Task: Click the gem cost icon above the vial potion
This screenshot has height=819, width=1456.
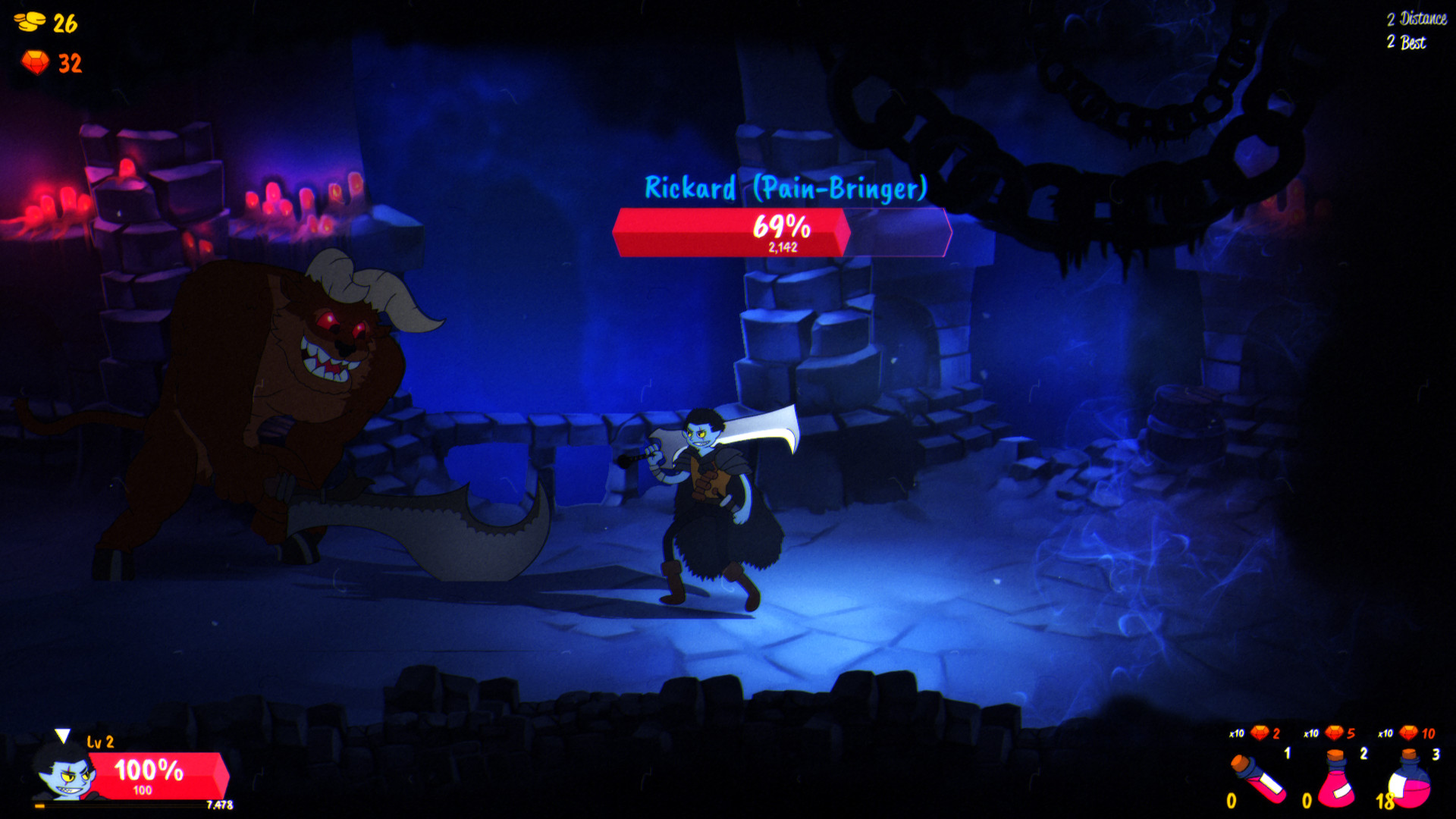Action: point(1259,731)
